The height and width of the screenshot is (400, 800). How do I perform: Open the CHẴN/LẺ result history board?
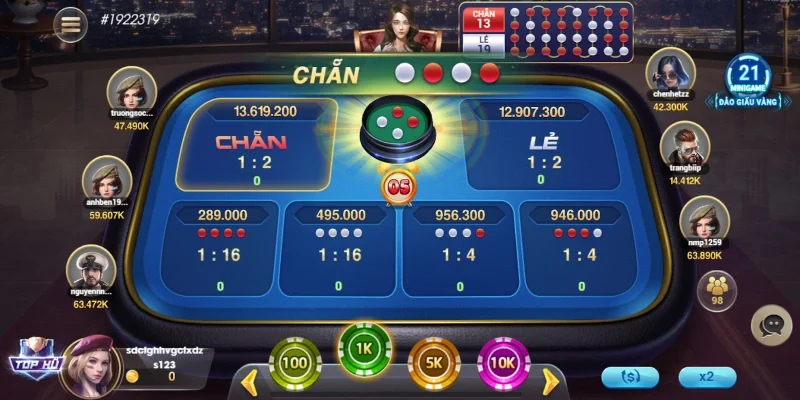click(x=546, y=29)
